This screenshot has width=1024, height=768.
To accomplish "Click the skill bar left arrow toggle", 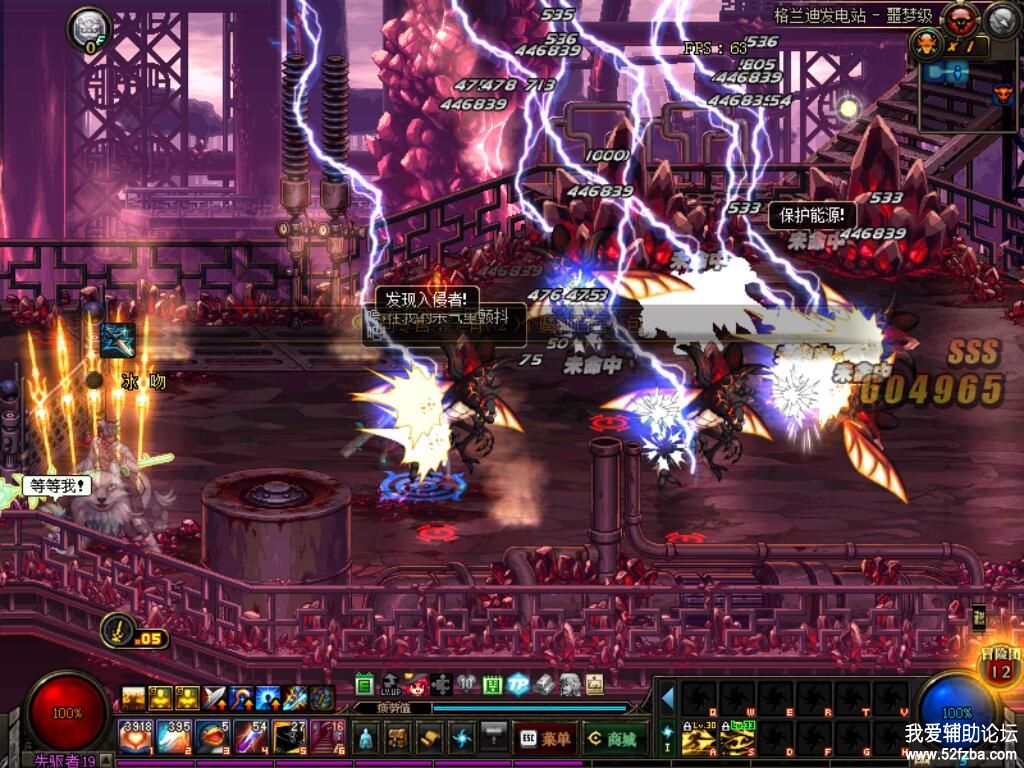I will click(x=667, y=697).
